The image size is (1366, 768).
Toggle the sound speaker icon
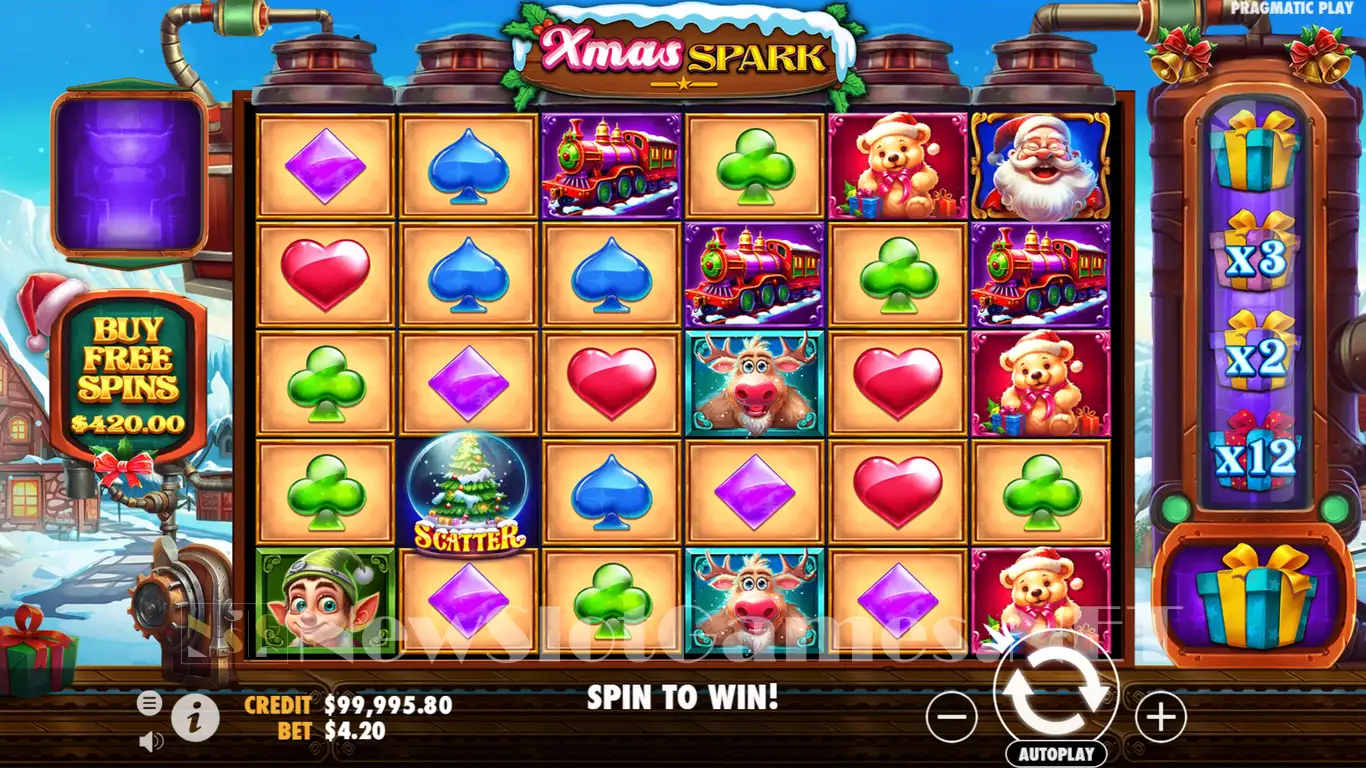[x=151, y=741]
